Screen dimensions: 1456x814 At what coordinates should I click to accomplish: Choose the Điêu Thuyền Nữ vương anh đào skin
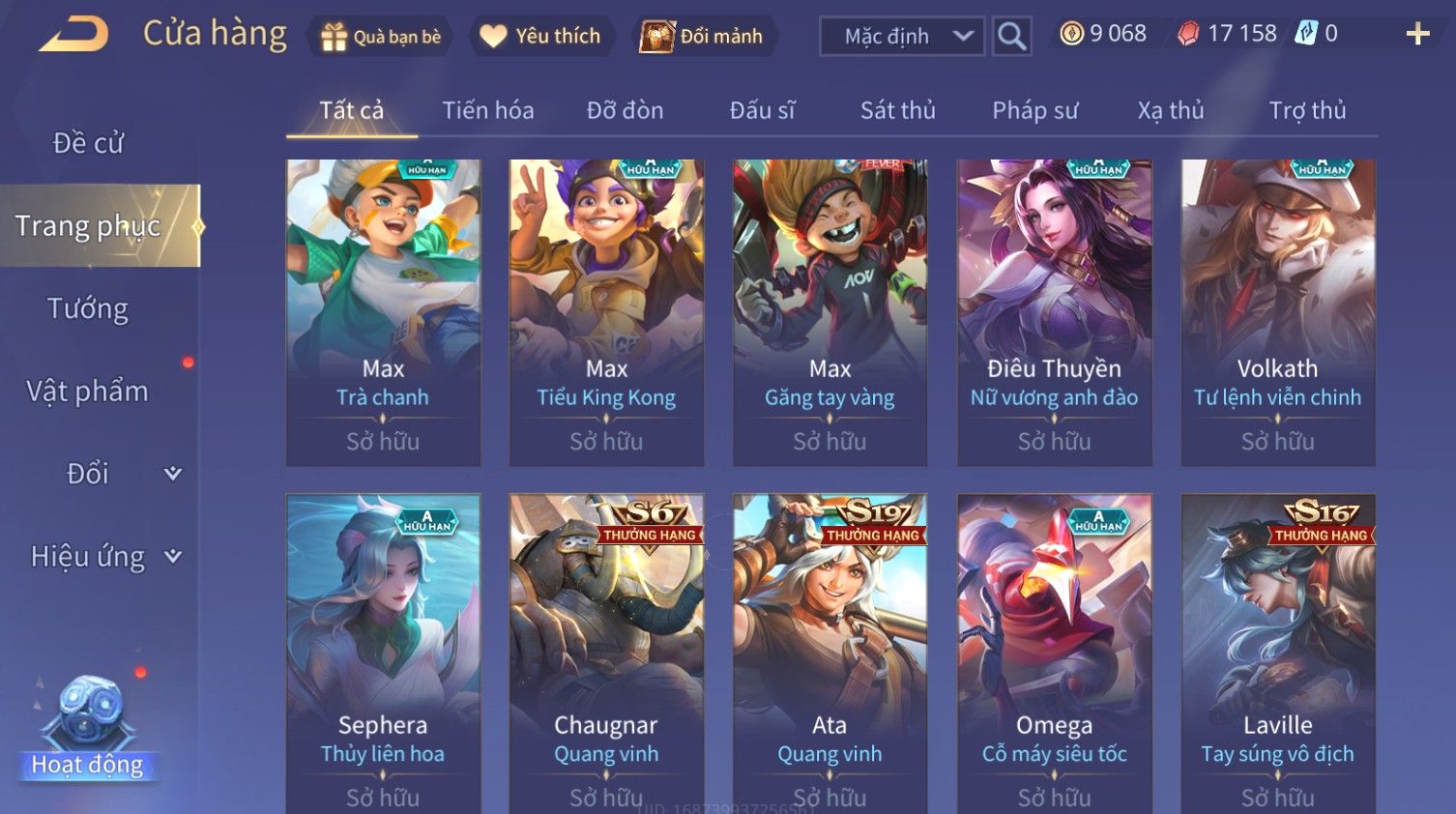point(1054,311)
